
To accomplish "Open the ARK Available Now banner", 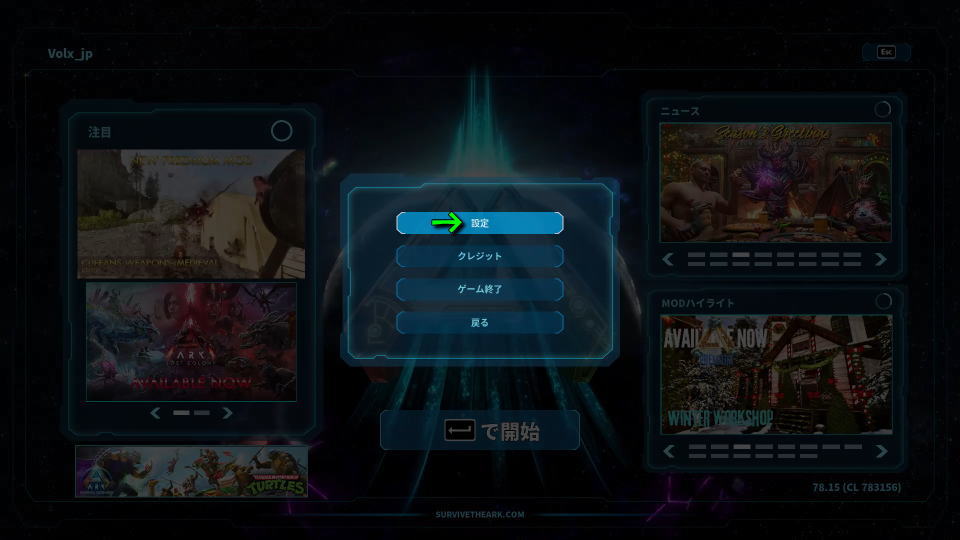I will [x=191, y=341].
